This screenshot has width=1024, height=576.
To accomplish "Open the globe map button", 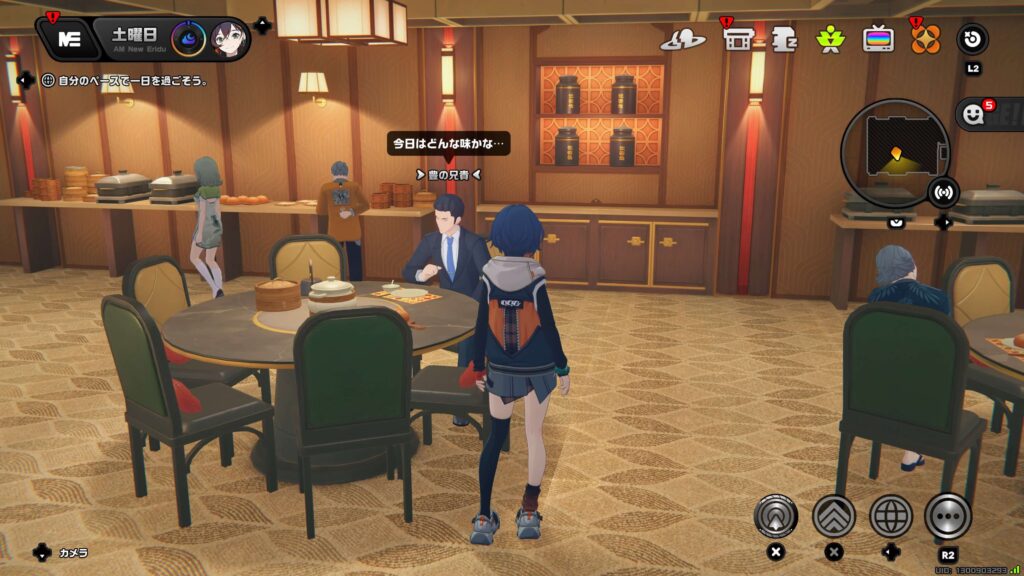I will [x=890, y=516].
